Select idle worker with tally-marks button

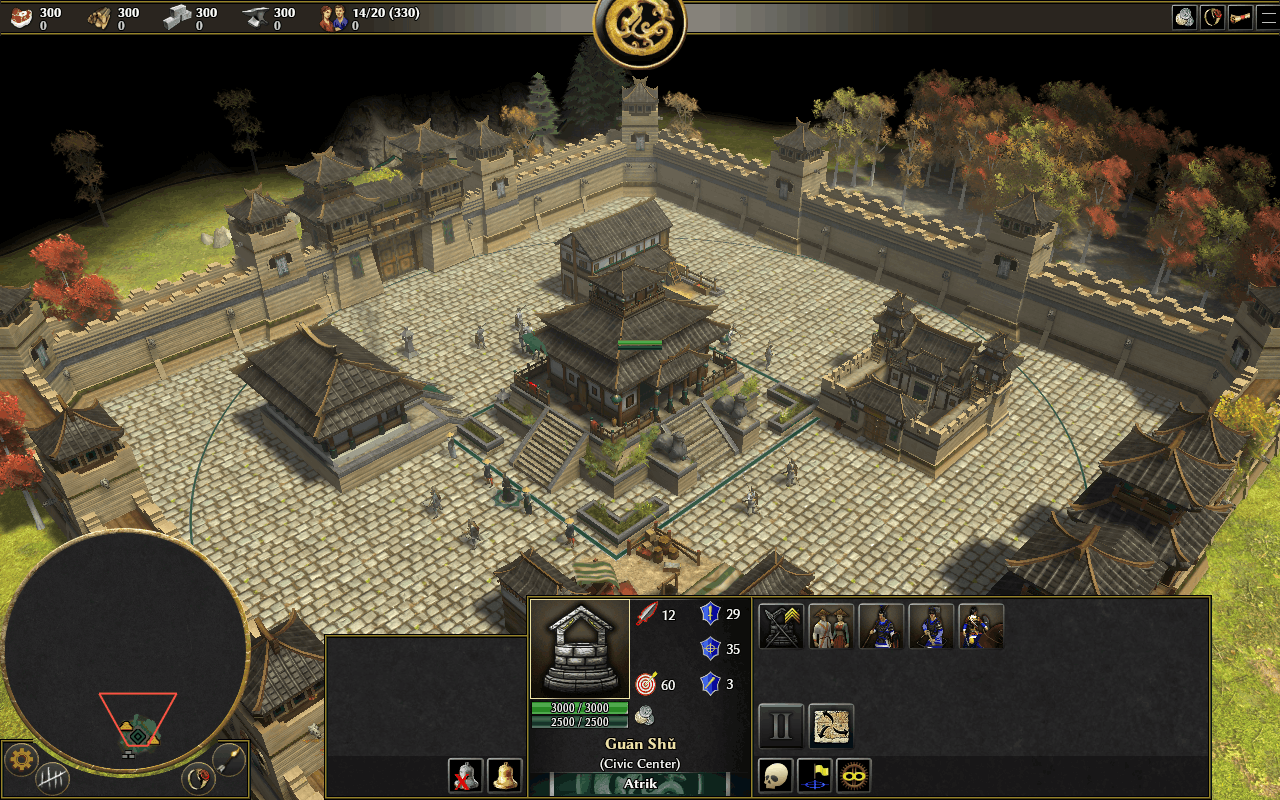click(x=52, y=778)
